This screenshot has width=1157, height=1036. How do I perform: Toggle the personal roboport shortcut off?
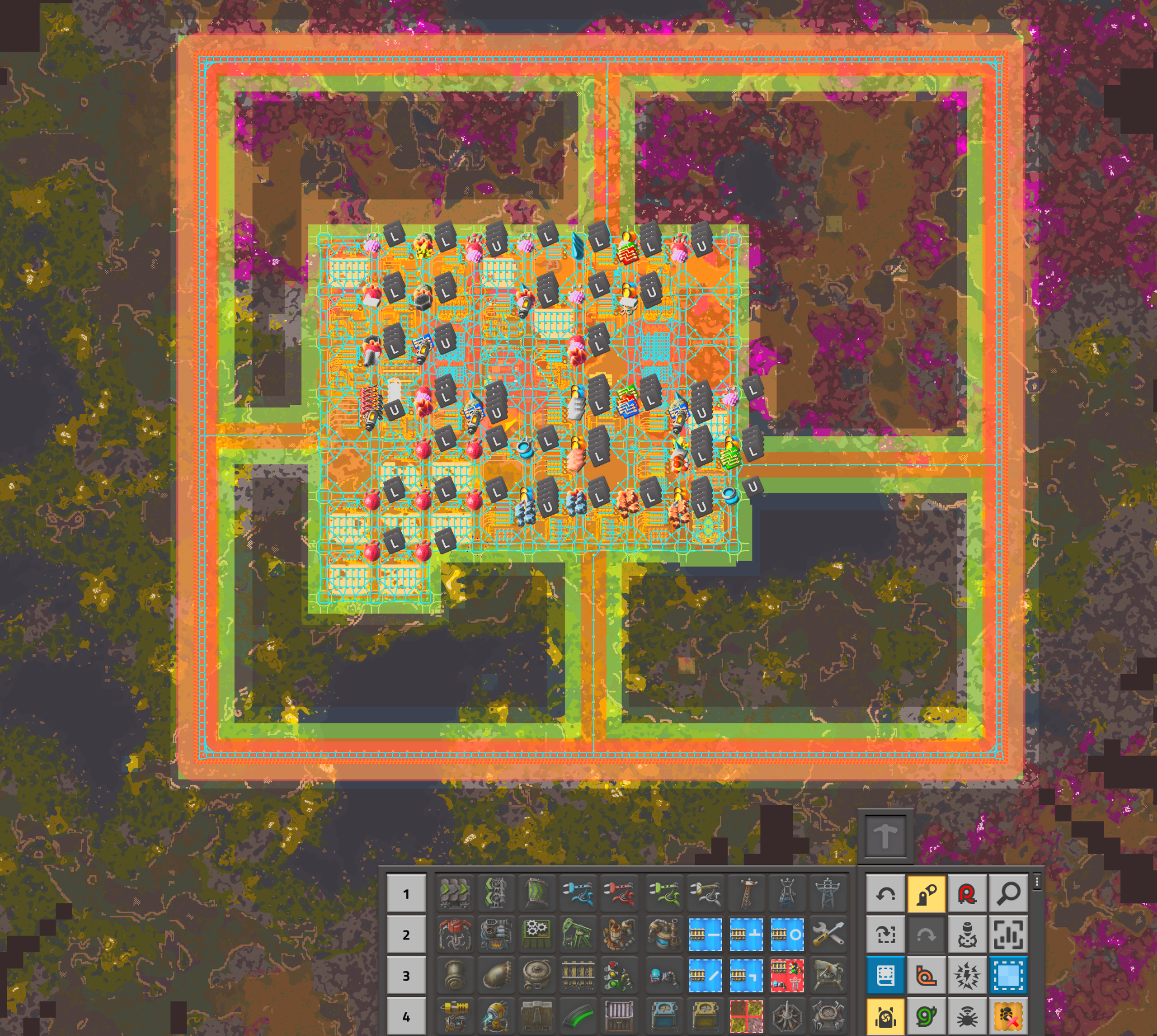pyautogui.click(x=886, y=1017)
